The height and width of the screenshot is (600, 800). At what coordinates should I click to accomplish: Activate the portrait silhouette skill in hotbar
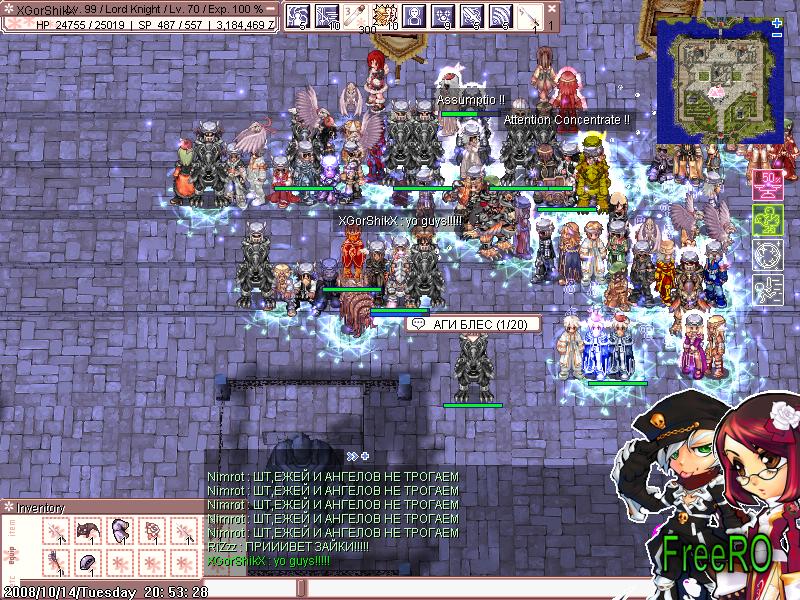(413, 17)
